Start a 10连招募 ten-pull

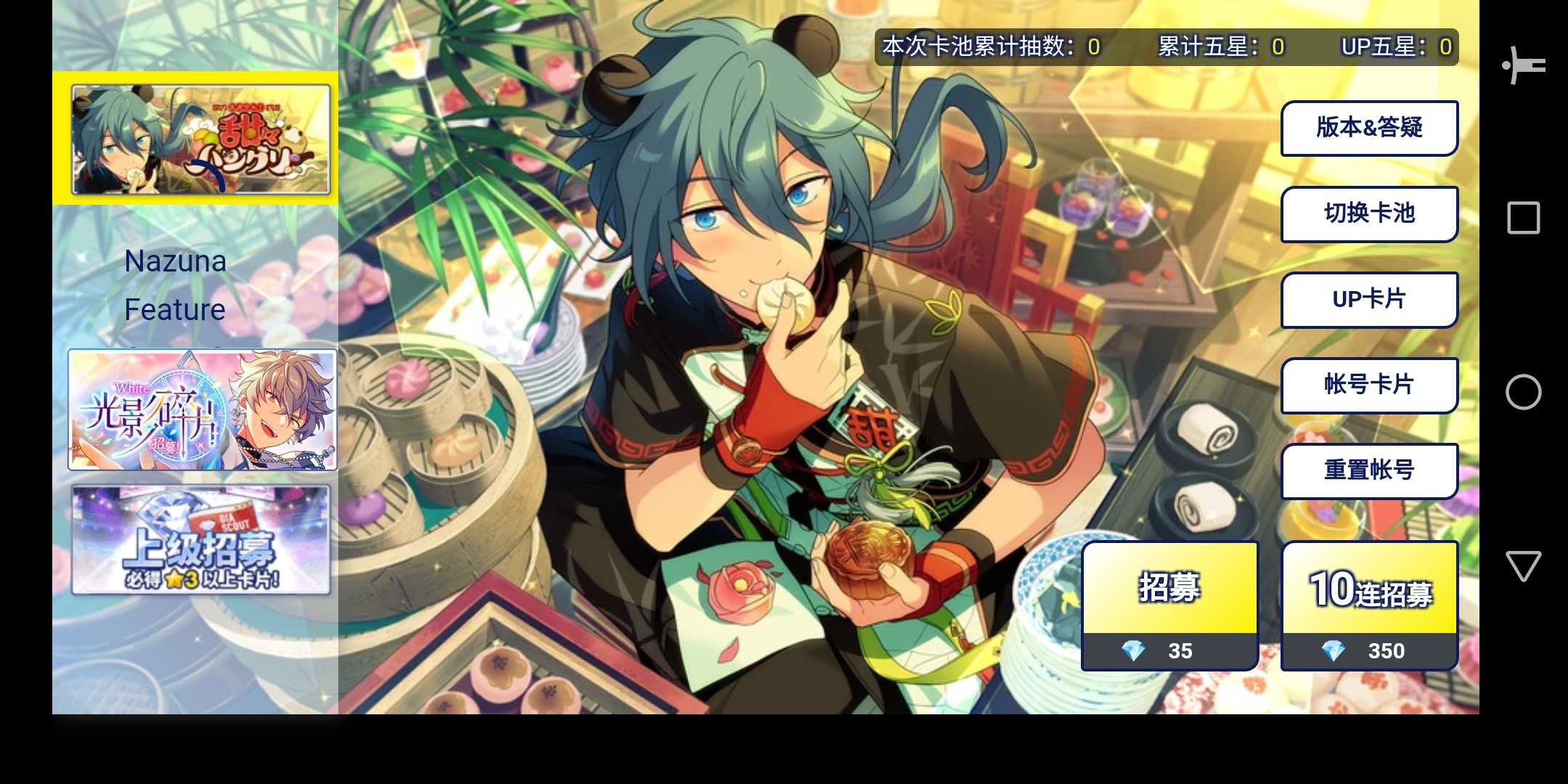pyautogui.click(x=1371, y=589)
